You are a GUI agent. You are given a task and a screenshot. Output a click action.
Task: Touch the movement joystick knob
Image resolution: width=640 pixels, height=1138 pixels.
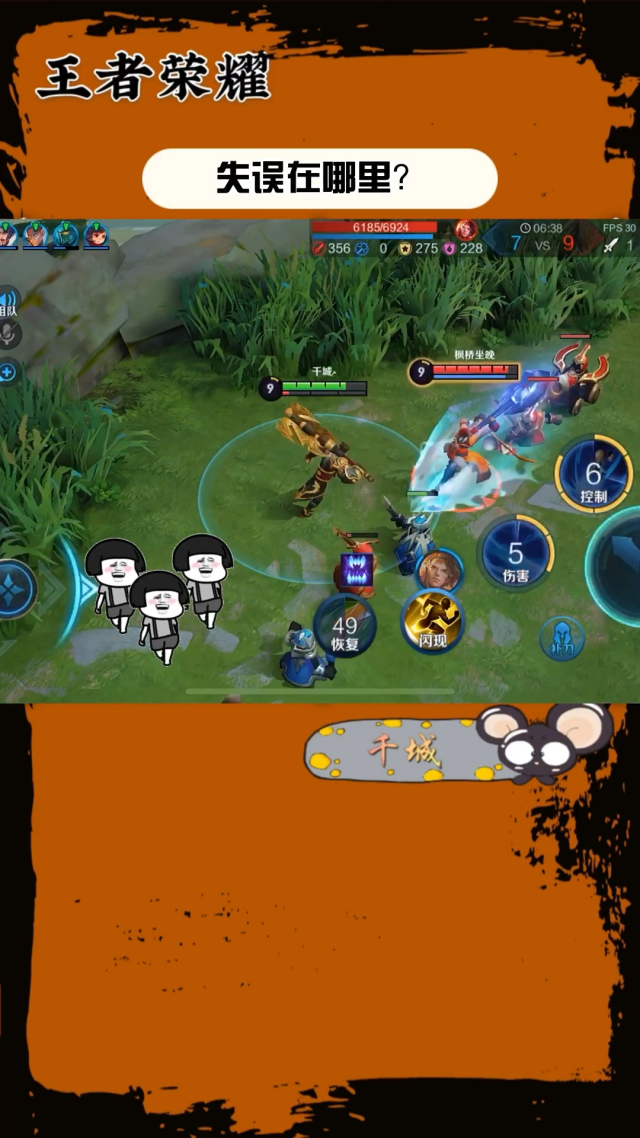tap(16, 589)
